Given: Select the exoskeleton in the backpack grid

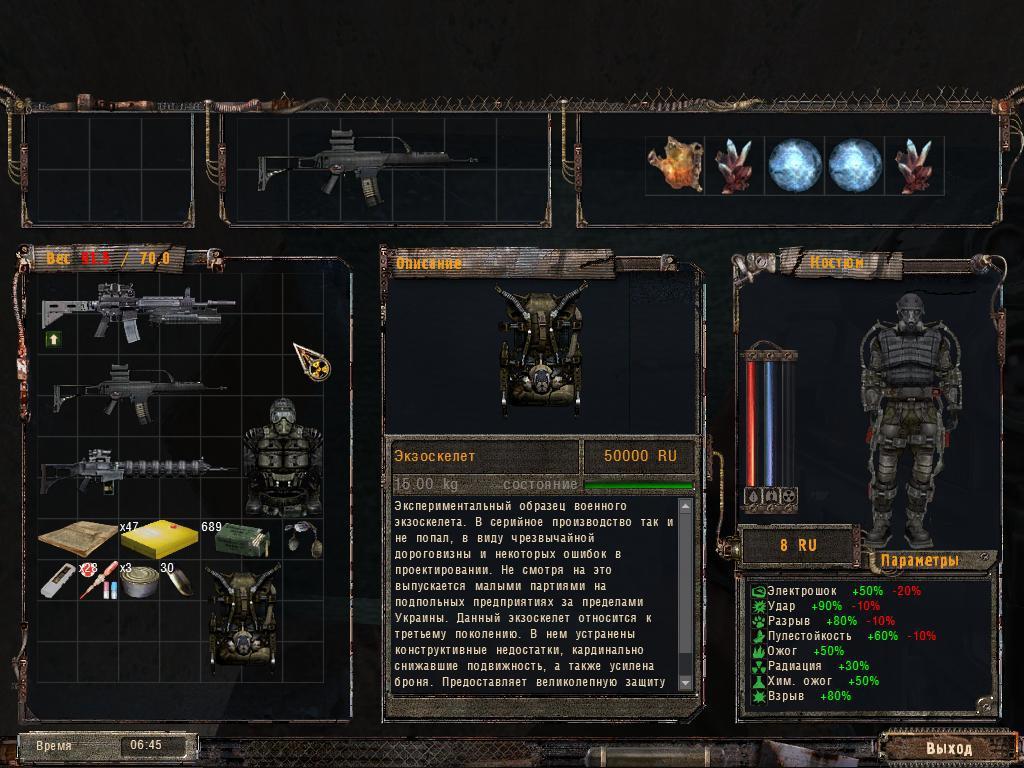Looking at the screenshot, I should [x=244, y=615].
